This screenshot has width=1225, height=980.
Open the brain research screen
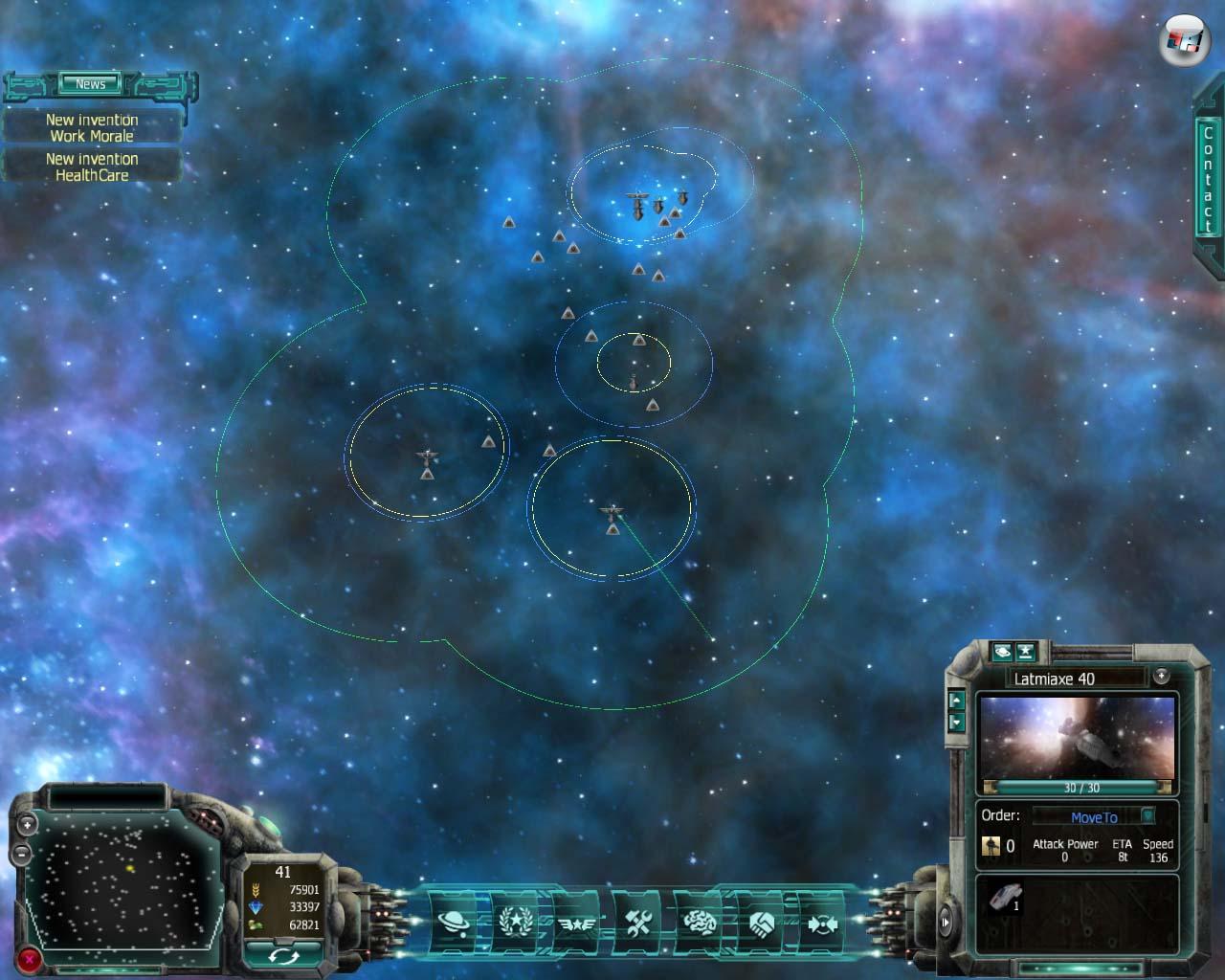click(700, 923)
